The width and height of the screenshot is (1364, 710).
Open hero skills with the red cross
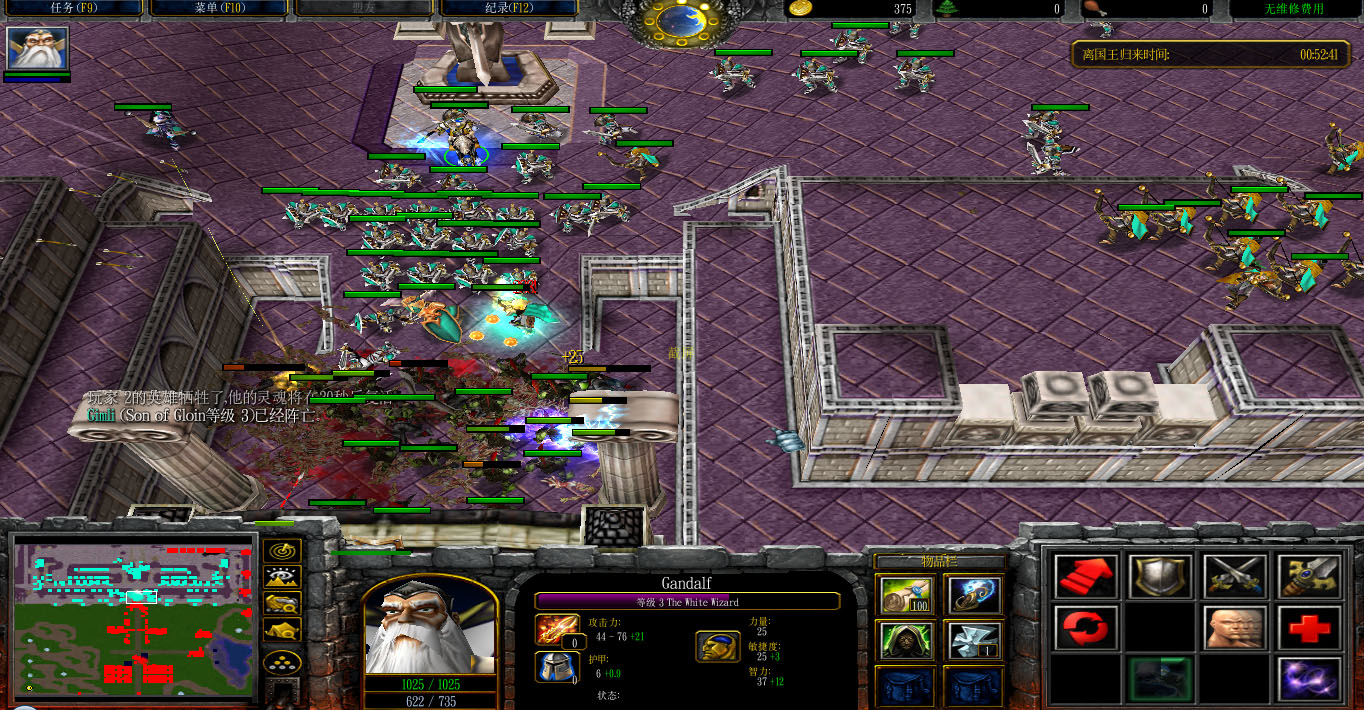point(1308,629)
